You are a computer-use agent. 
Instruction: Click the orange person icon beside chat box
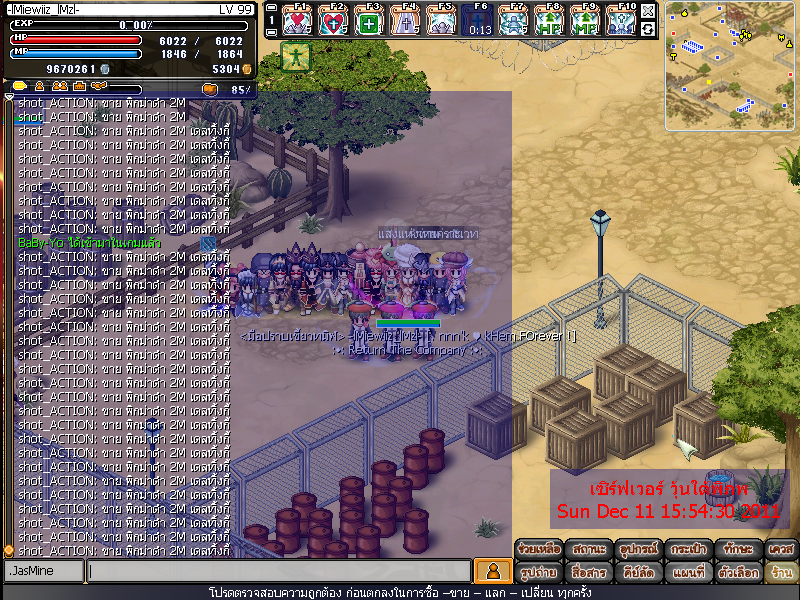(x=491, y=571)
